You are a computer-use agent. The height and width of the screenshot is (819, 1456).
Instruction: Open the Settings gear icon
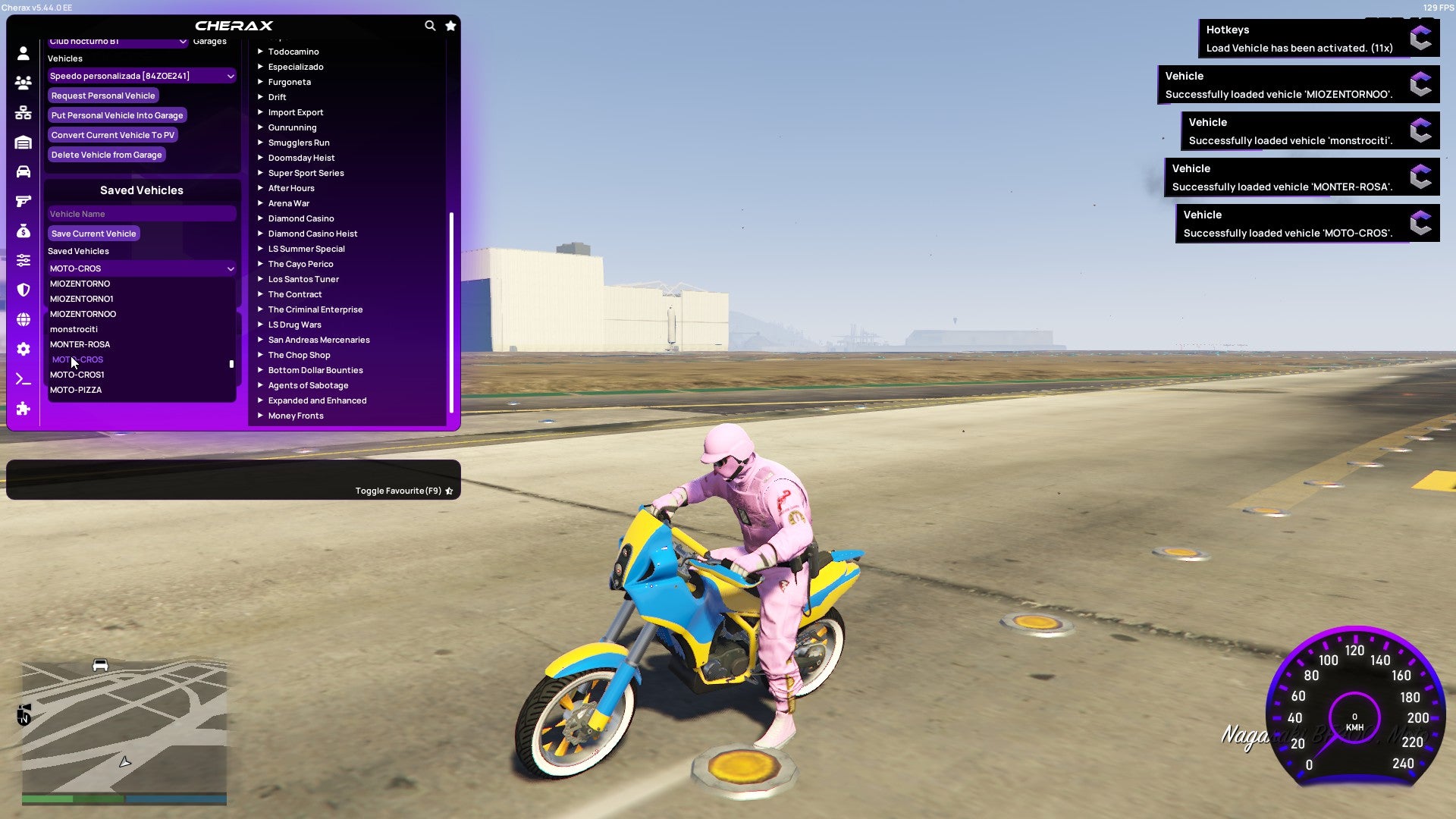pyautogui.click(x=23, y=349)
